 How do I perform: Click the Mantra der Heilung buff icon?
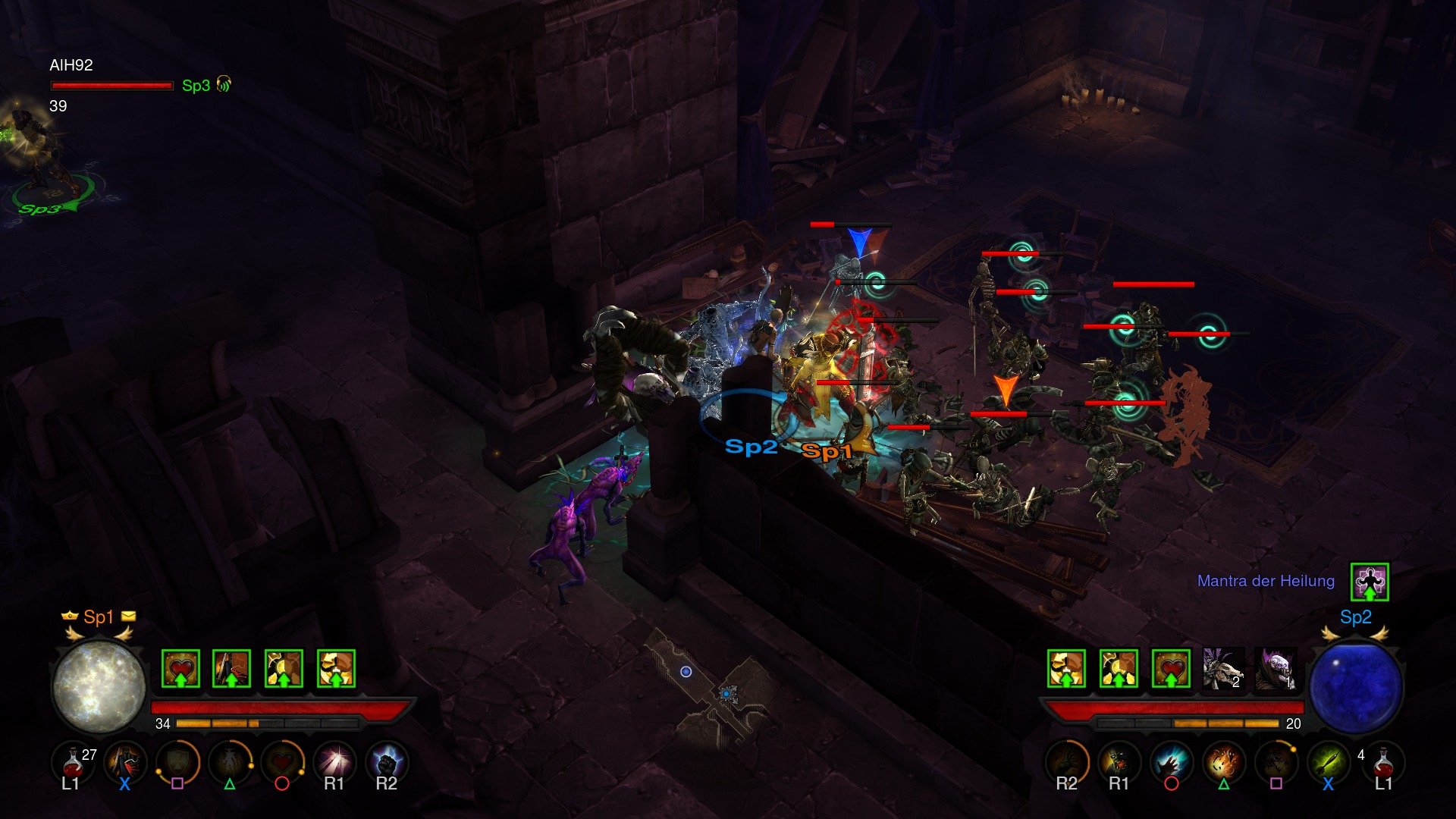[1369, 580]
